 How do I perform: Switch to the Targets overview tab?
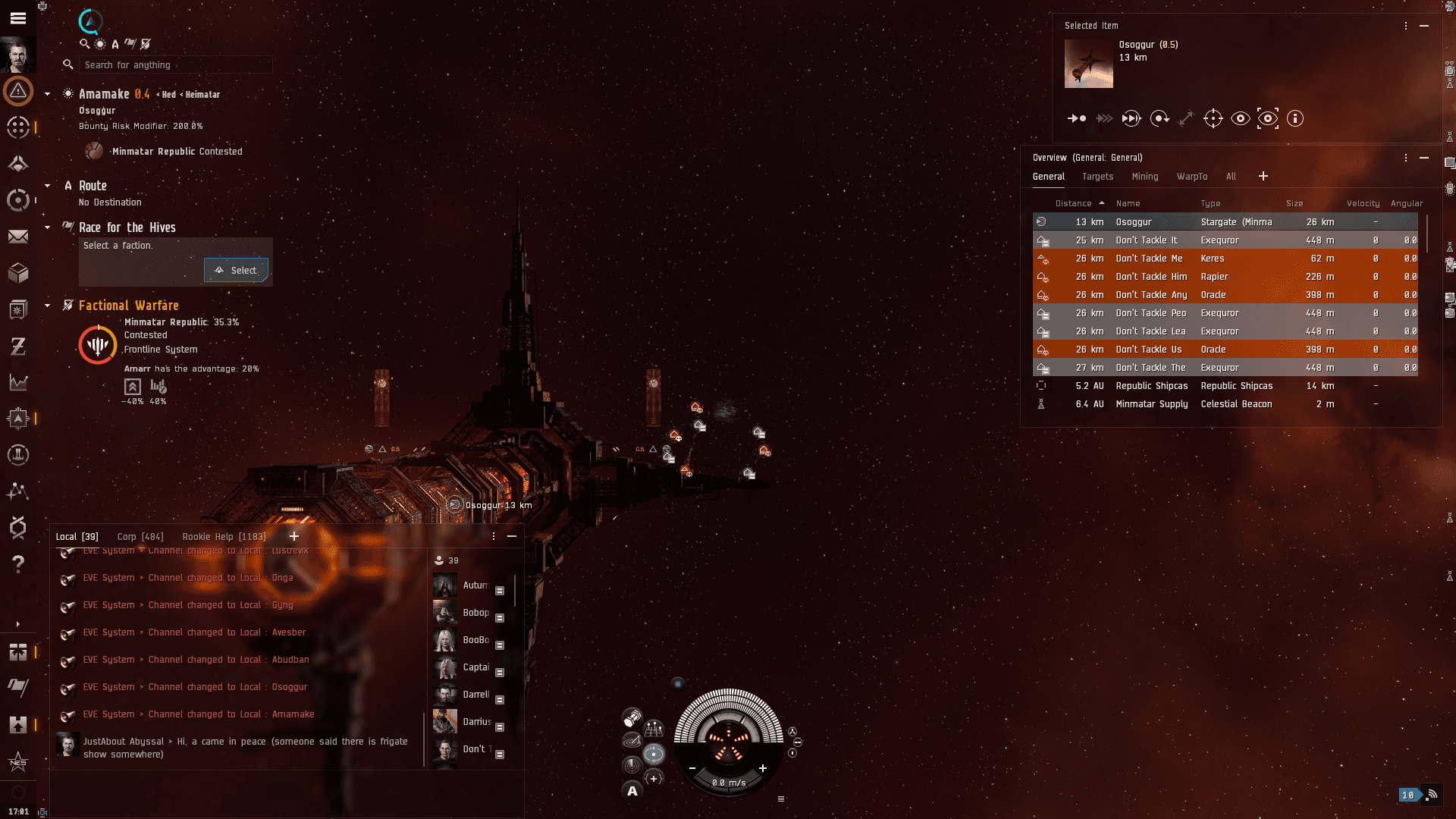(1097, 177)
